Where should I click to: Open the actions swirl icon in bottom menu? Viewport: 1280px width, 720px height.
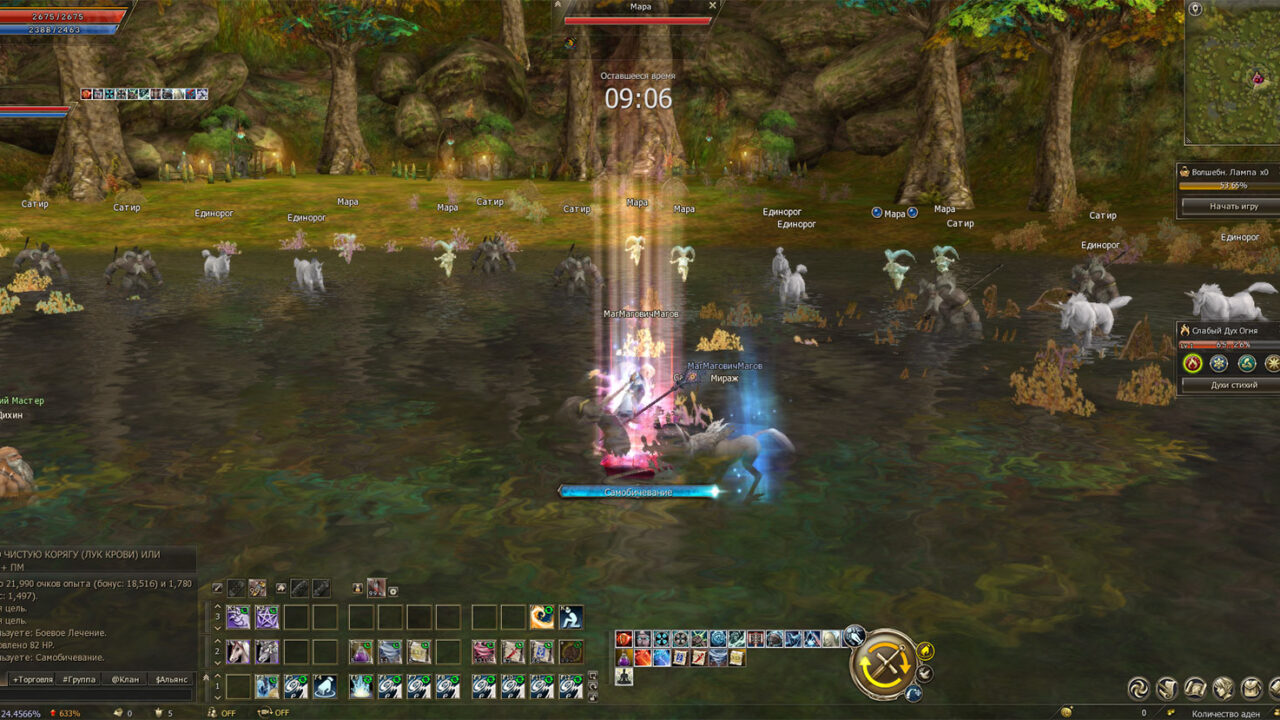[x=1138, y=688]
